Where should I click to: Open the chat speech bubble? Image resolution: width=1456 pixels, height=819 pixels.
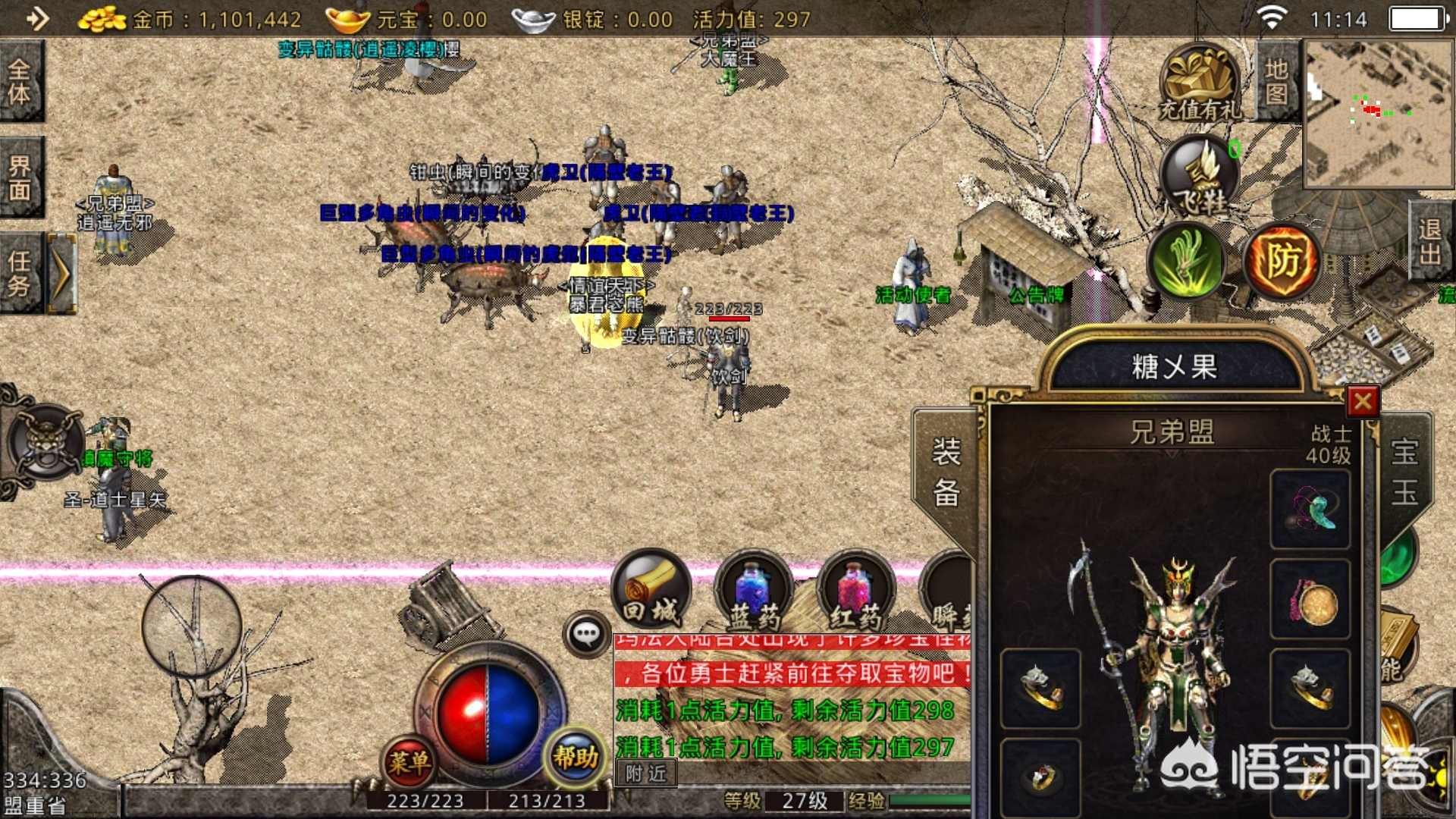point(587,633)
